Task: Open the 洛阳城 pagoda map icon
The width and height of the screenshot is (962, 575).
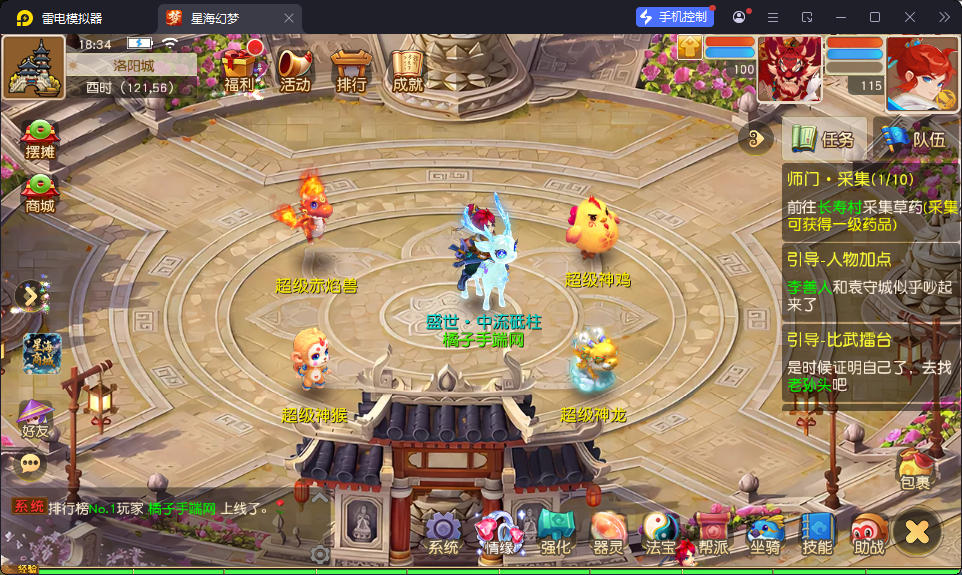Action: [x=34, y=68]
